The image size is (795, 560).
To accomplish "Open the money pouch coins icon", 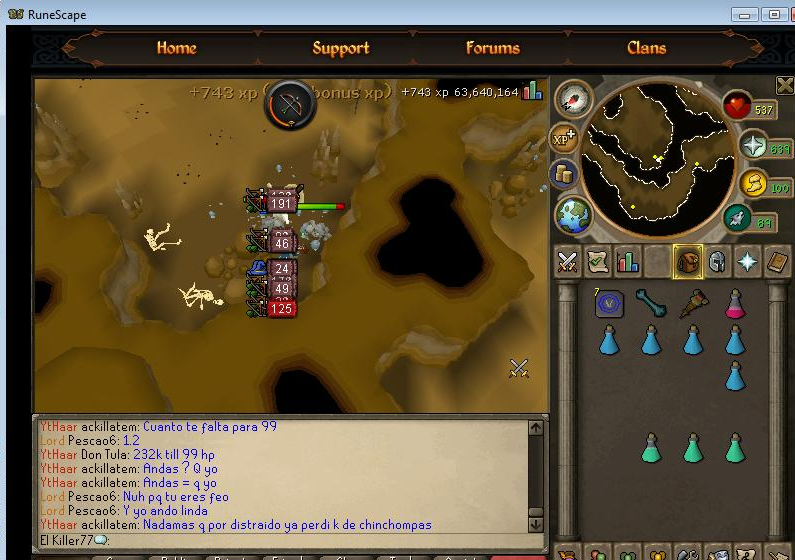I will point(565,174).
